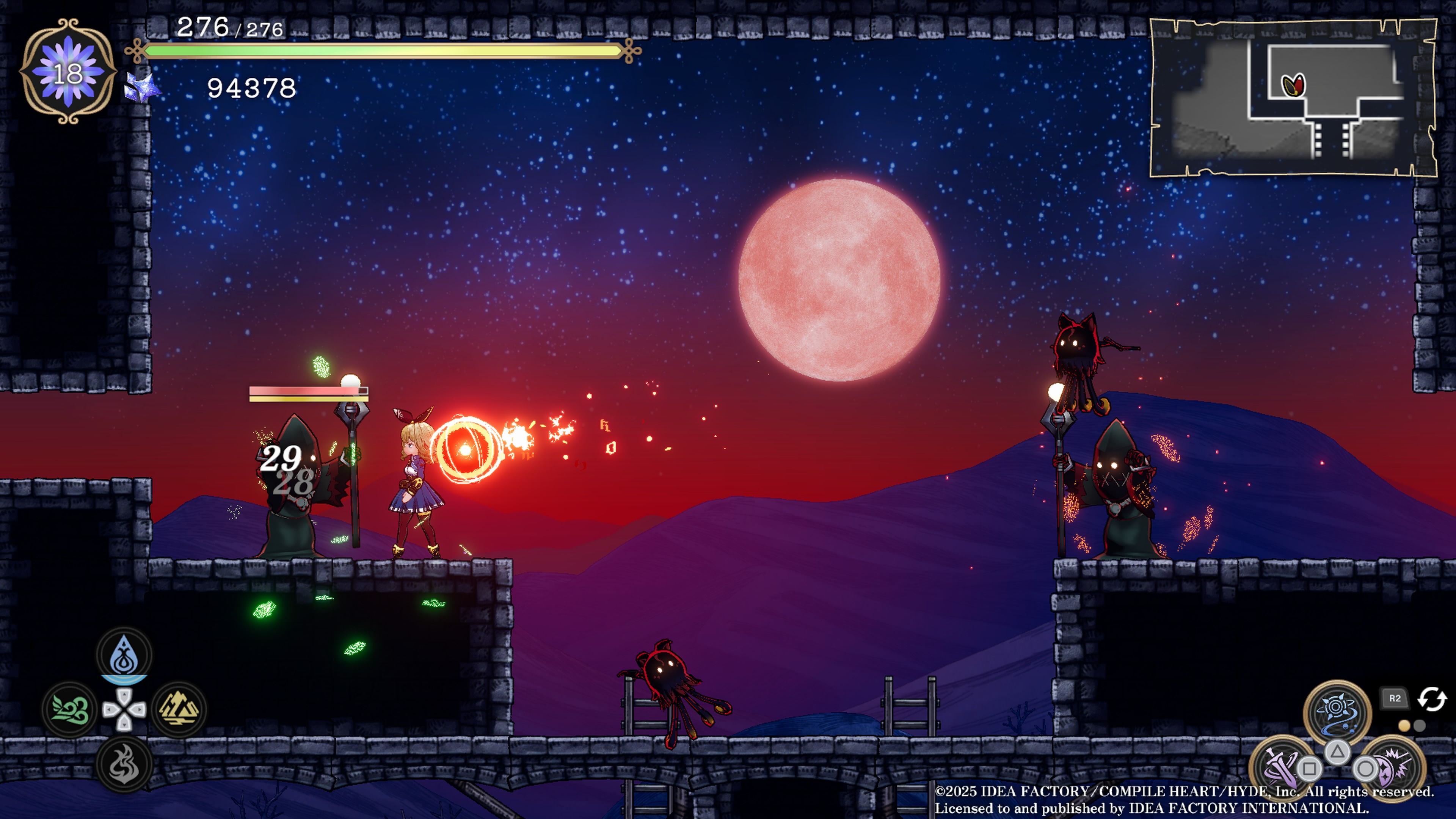This screenshot has height=819, width=1456.
Task: Open the parchment minimap
Action: tap(1293, 98)
